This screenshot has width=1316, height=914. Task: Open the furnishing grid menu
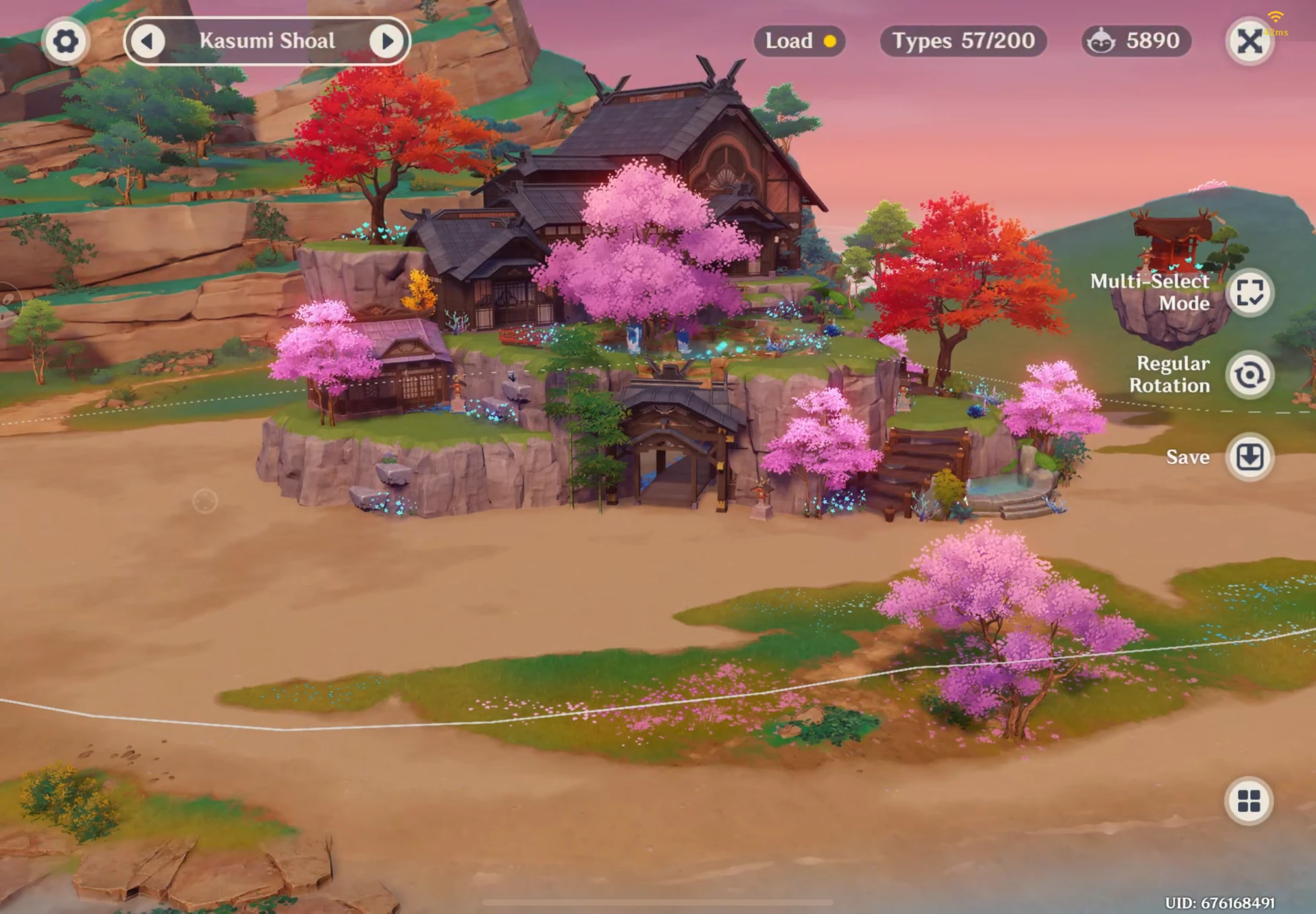1249,800
